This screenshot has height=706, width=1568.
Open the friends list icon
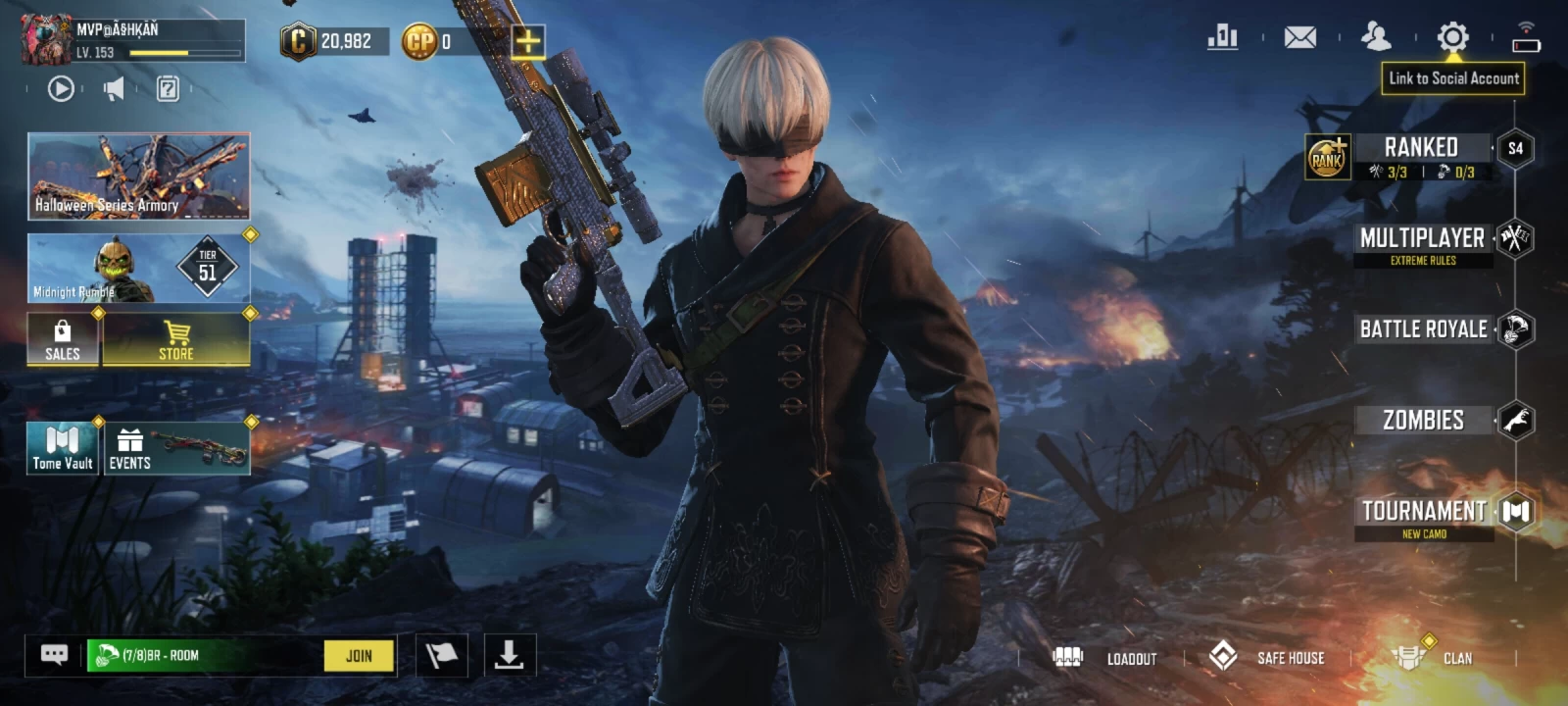click(x=1376, y=37)
